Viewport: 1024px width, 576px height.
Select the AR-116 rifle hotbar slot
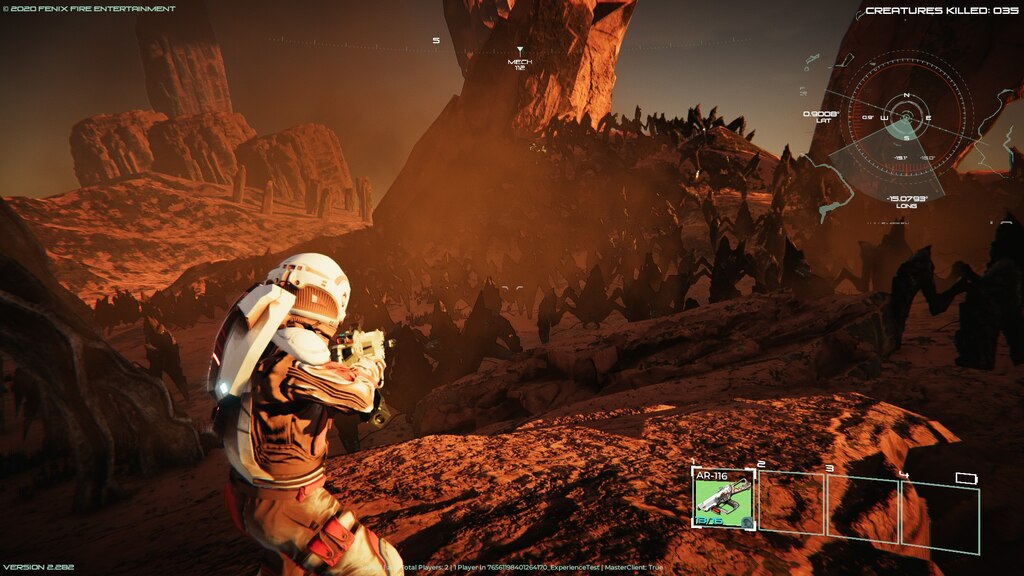pyautogui.click(x=723, y=497)
